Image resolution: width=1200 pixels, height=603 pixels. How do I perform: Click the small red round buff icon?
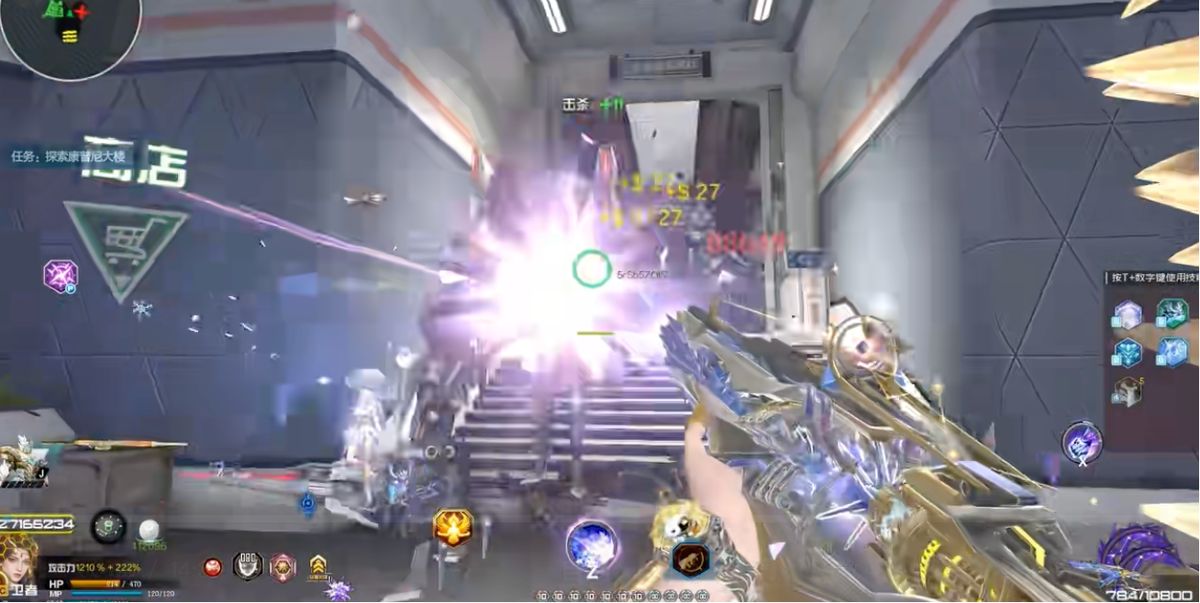(x=212, y=567)
